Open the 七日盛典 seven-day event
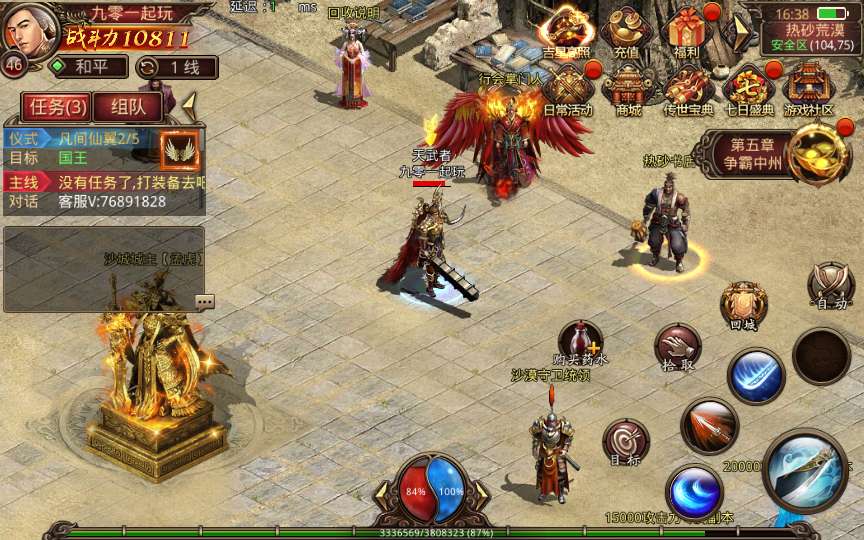The image size is (864, 540). point(749,88)
